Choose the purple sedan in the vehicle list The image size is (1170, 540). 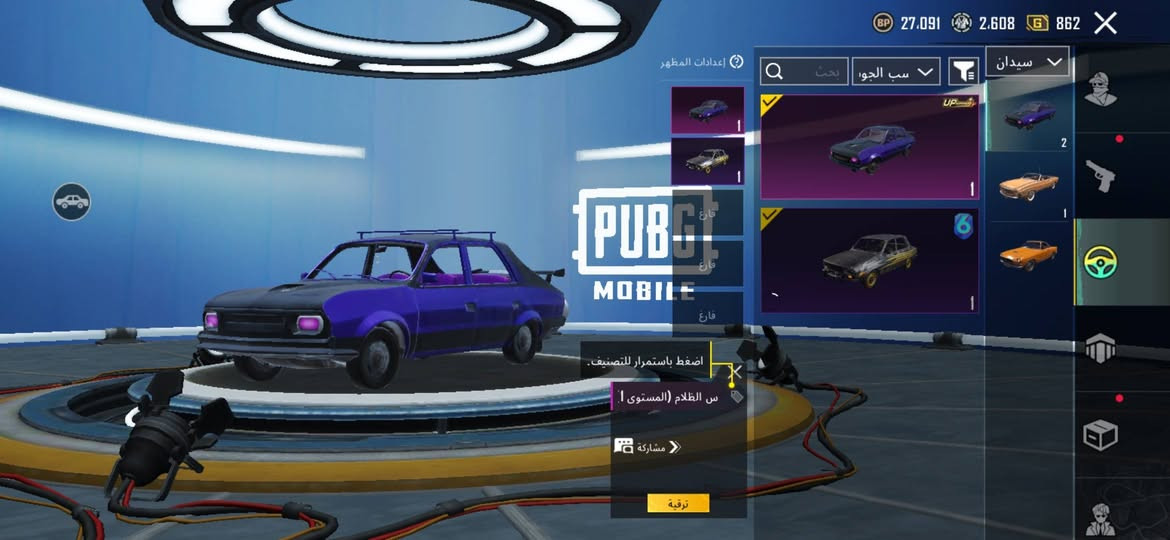tap(1029, 115)
